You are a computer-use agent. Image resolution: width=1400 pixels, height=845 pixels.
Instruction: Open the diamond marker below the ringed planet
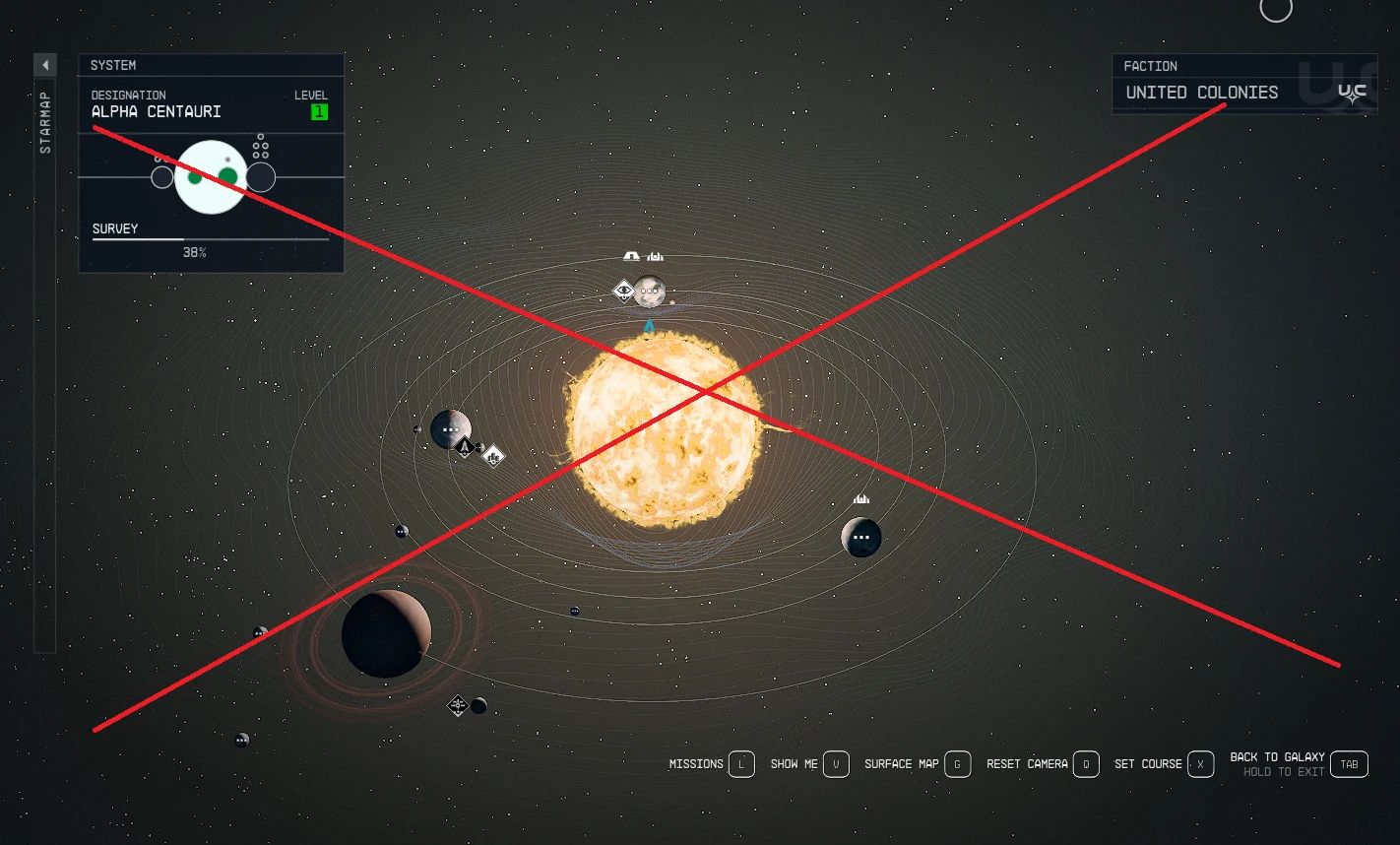pyautogui.click(x=457, y=706)
